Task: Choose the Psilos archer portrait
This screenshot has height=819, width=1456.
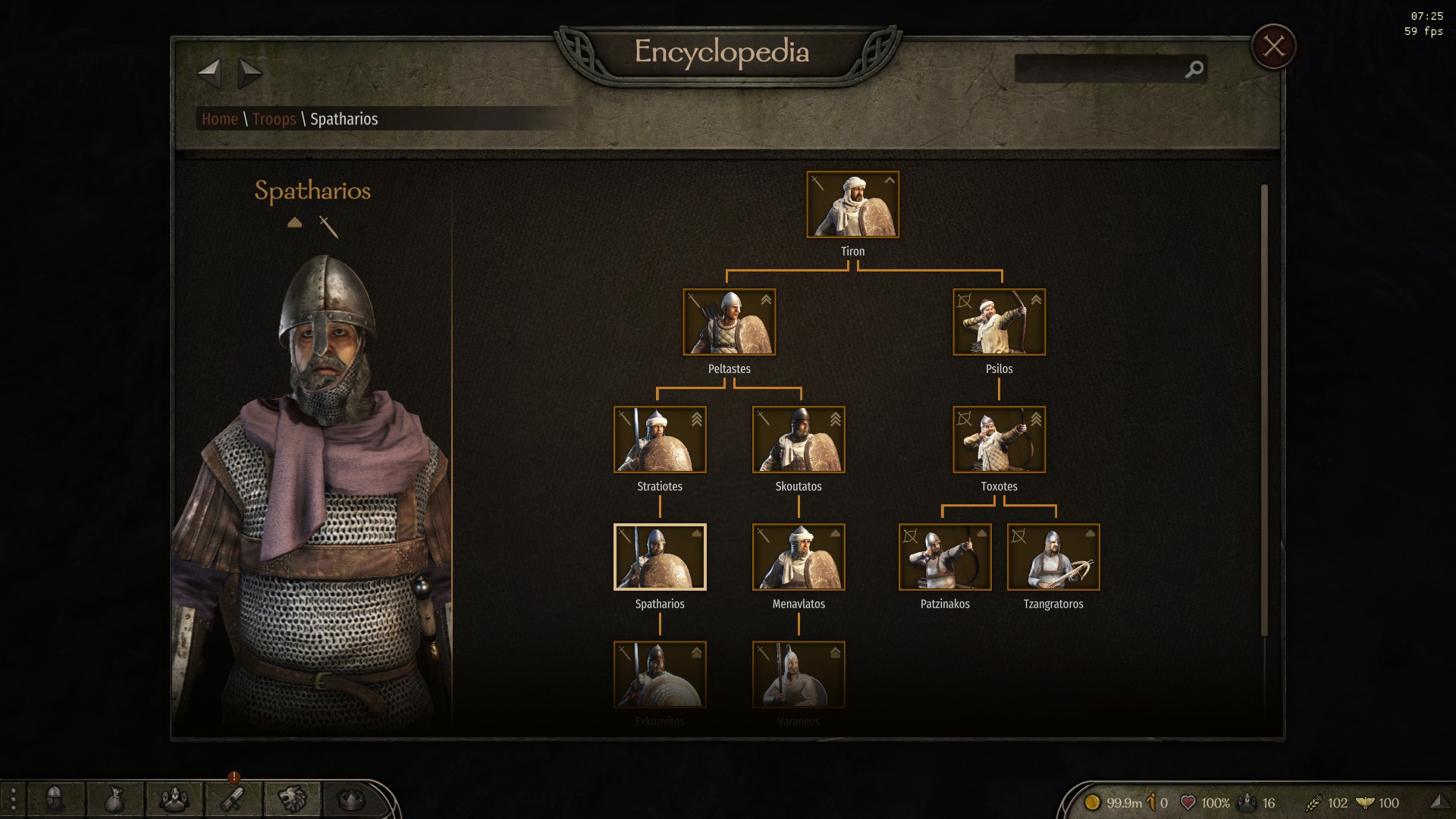Action: coord(999,322)
